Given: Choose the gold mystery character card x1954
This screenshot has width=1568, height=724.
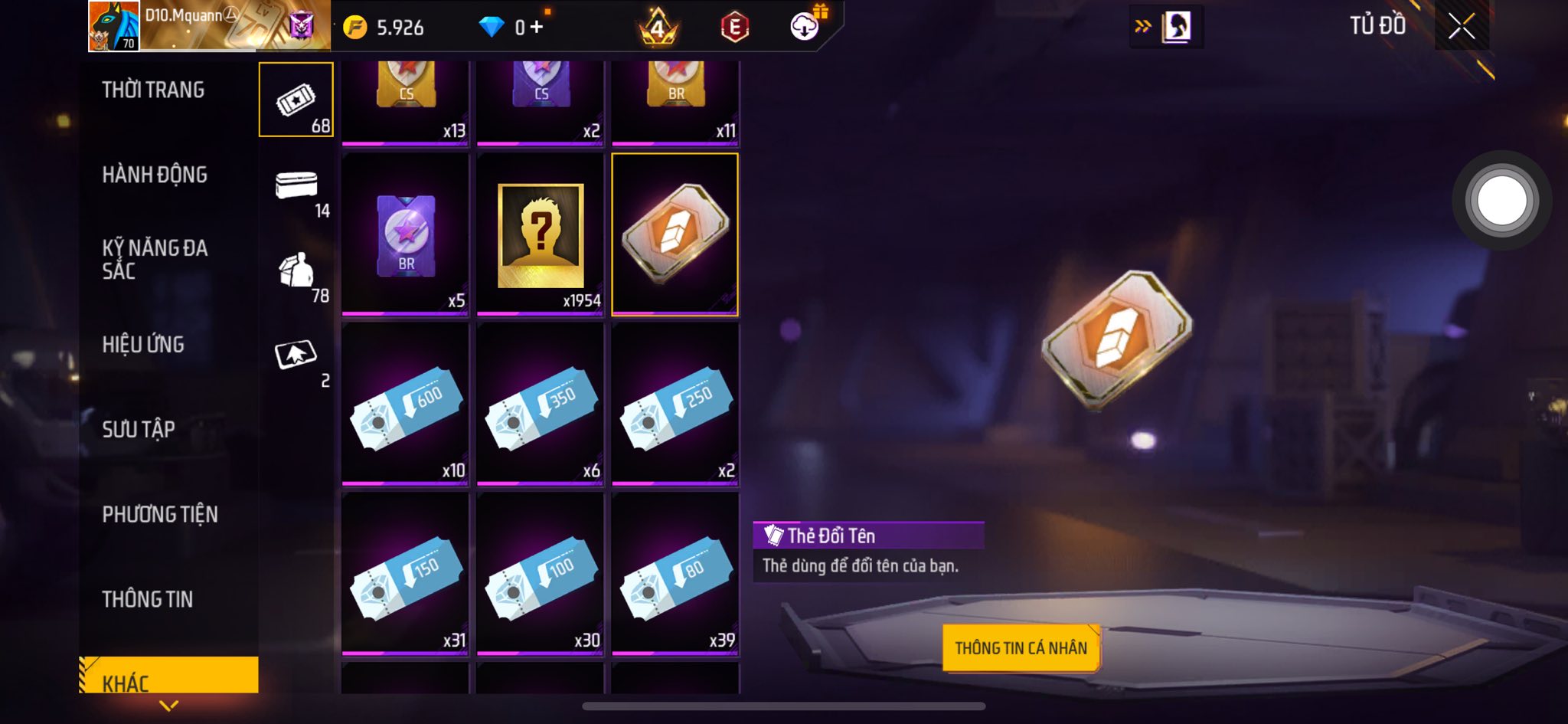Looking at the screenshot, I should point(540,234).
